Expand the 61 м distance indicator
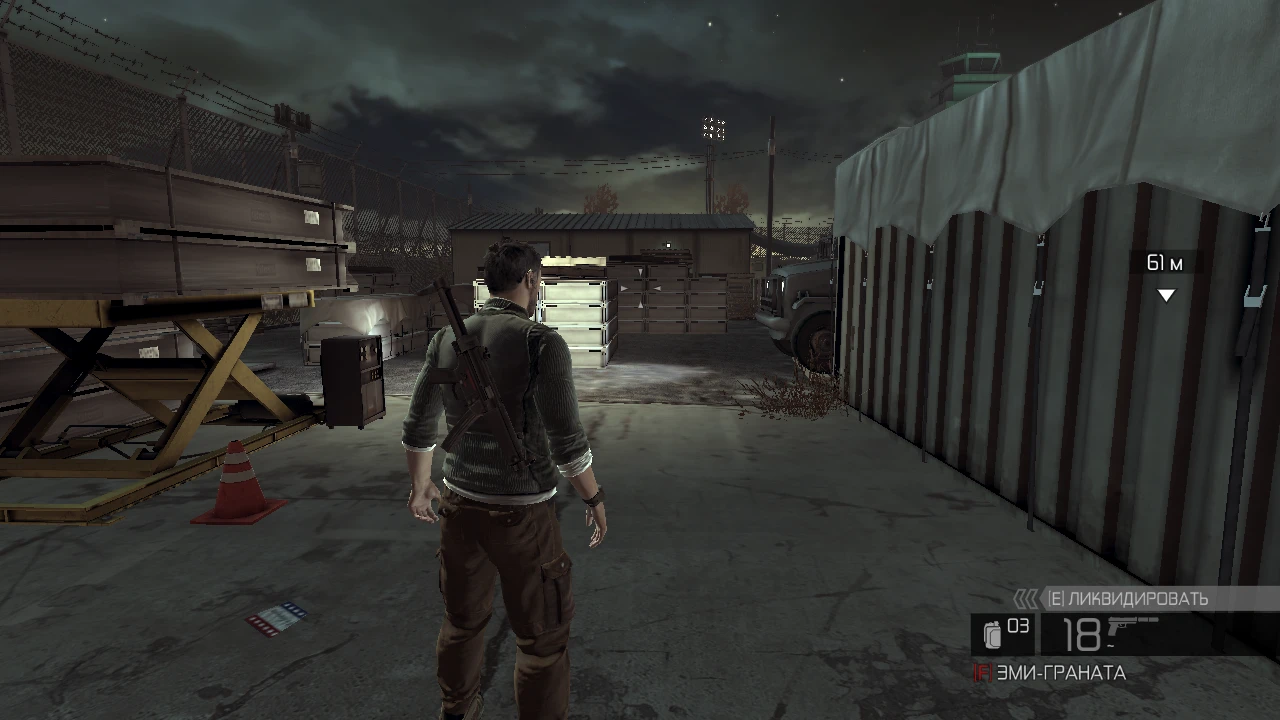1280x720 pixels. point(1165,263)
